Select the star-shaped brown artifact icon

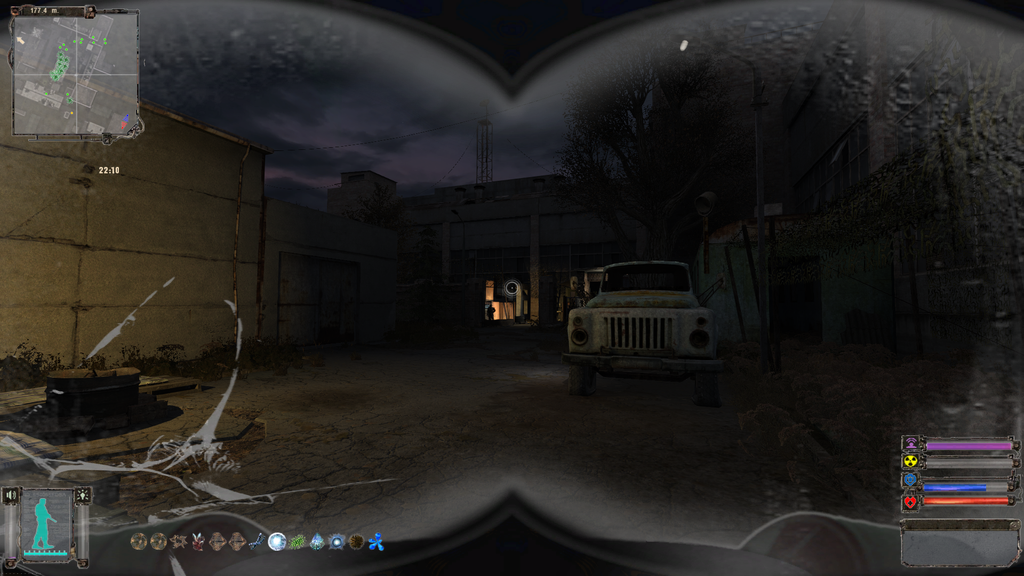click(179, 542)
